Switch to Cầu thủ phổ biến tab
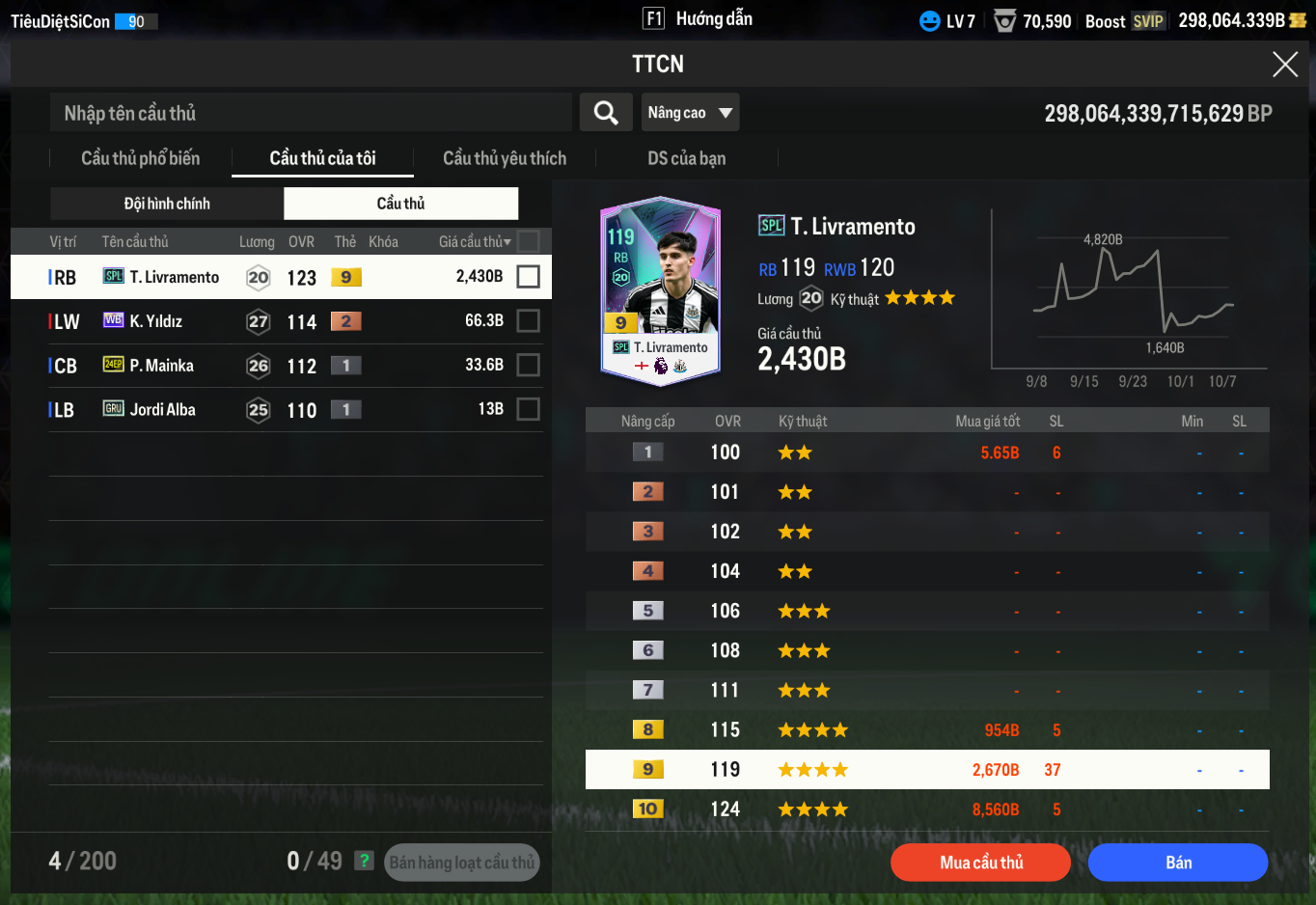This screenshot has height=905, width=1316. [x=141, y=158]
